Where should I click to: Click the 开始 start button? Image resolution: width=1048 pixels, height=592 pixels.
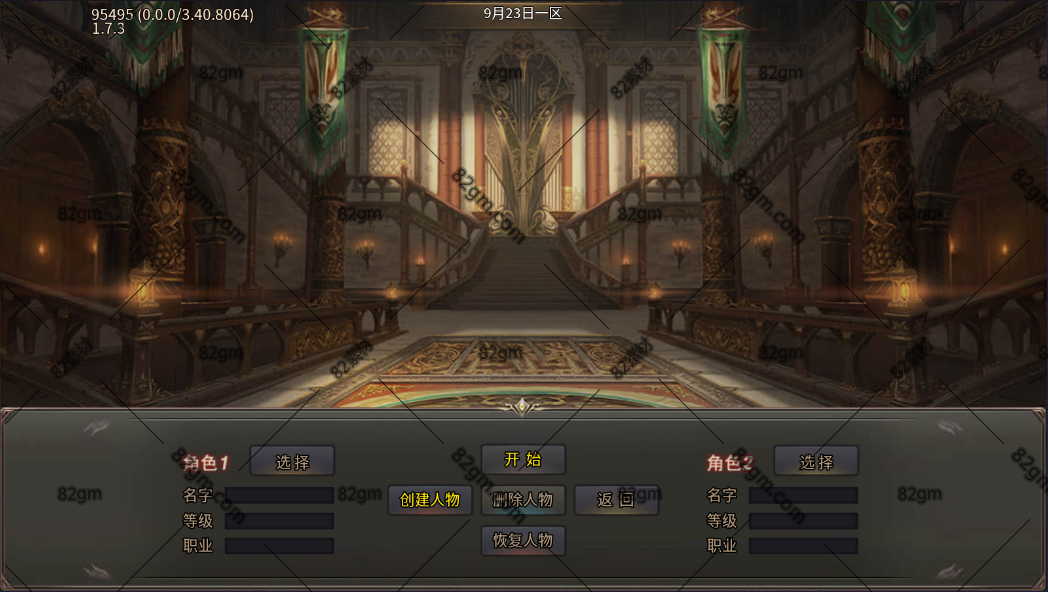click(523, 460)
